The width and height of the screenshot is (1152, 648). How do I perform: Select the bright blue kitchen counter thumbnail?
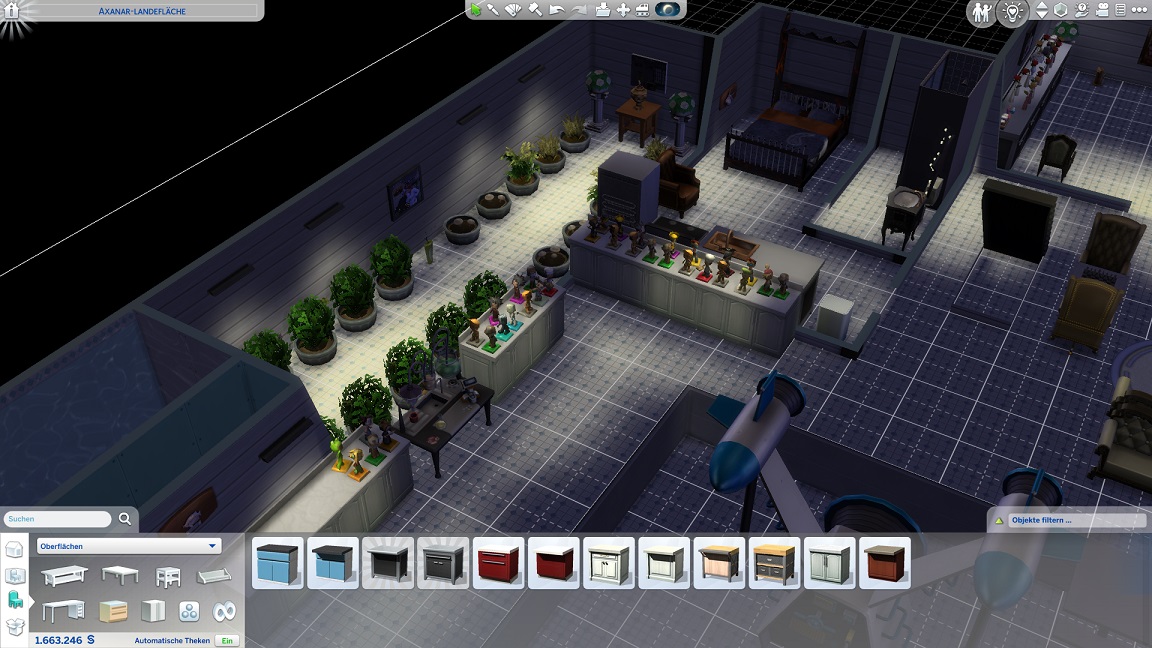point(278,563)
